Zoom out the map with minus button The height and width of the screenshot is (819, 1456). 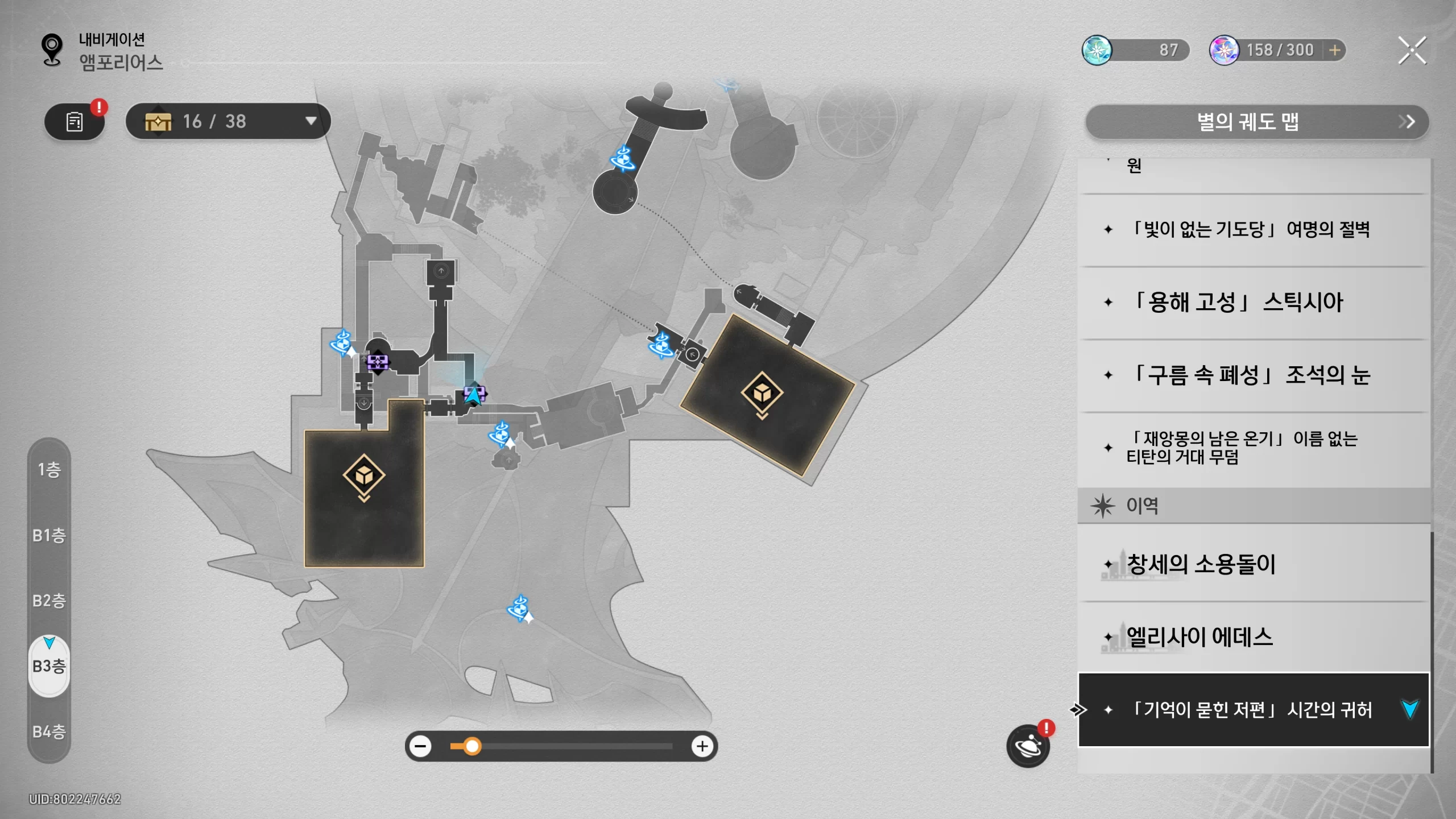coord(421,746)
